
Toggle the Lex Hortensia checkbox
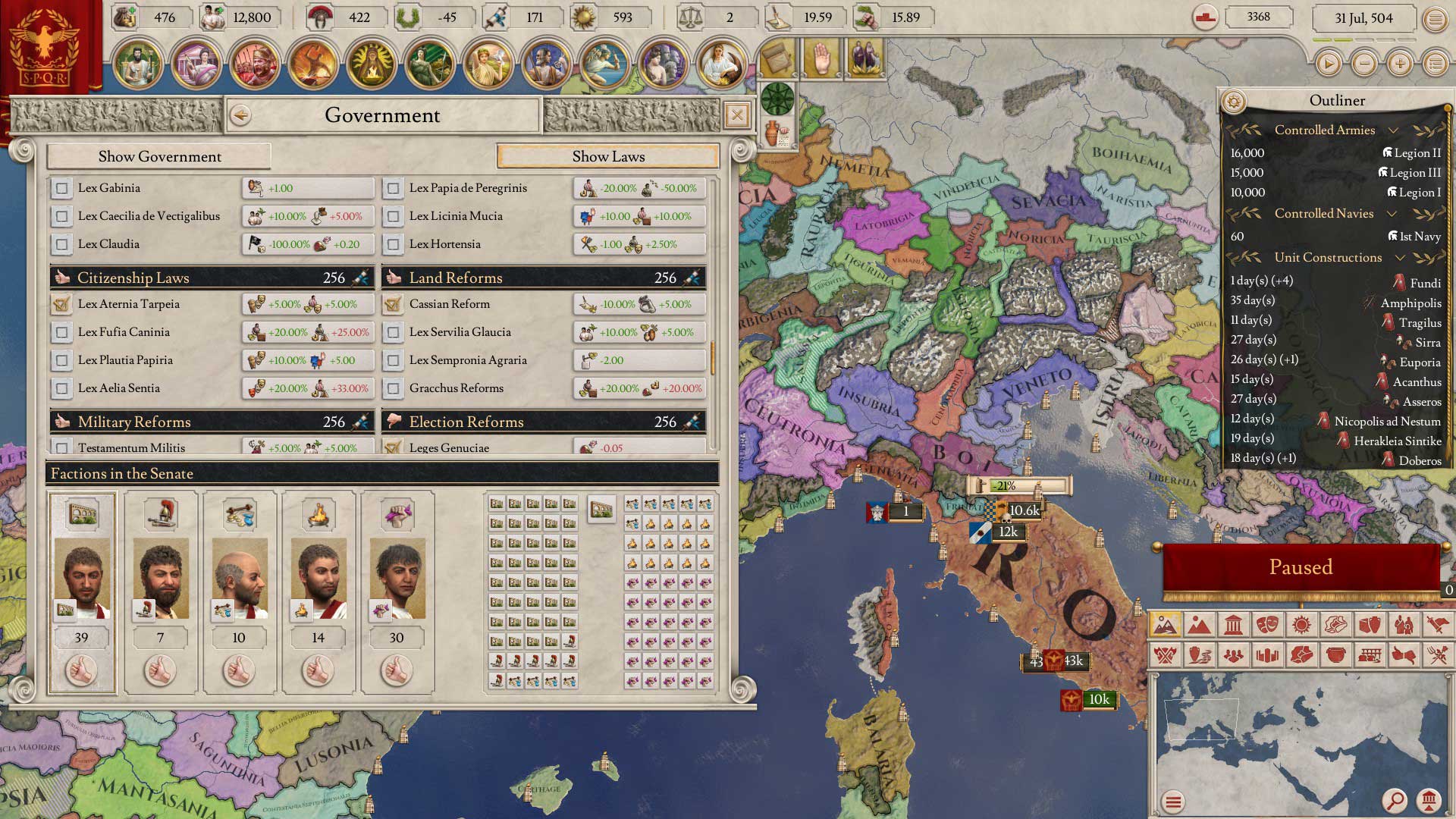(x=393, y=244)
